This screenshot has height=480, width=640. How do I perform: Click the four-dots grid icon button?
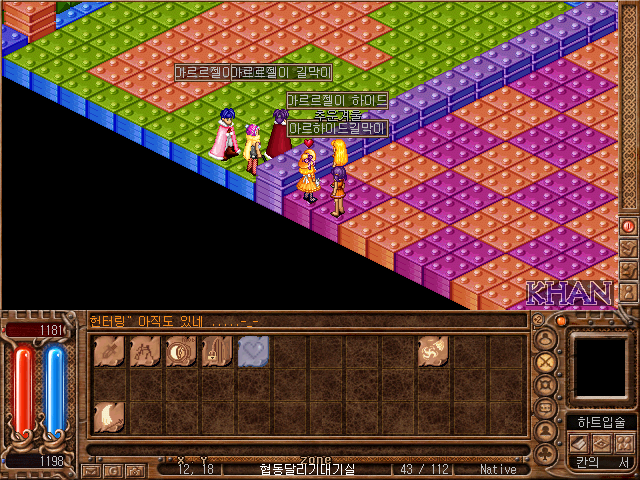[x=623, y=442]
